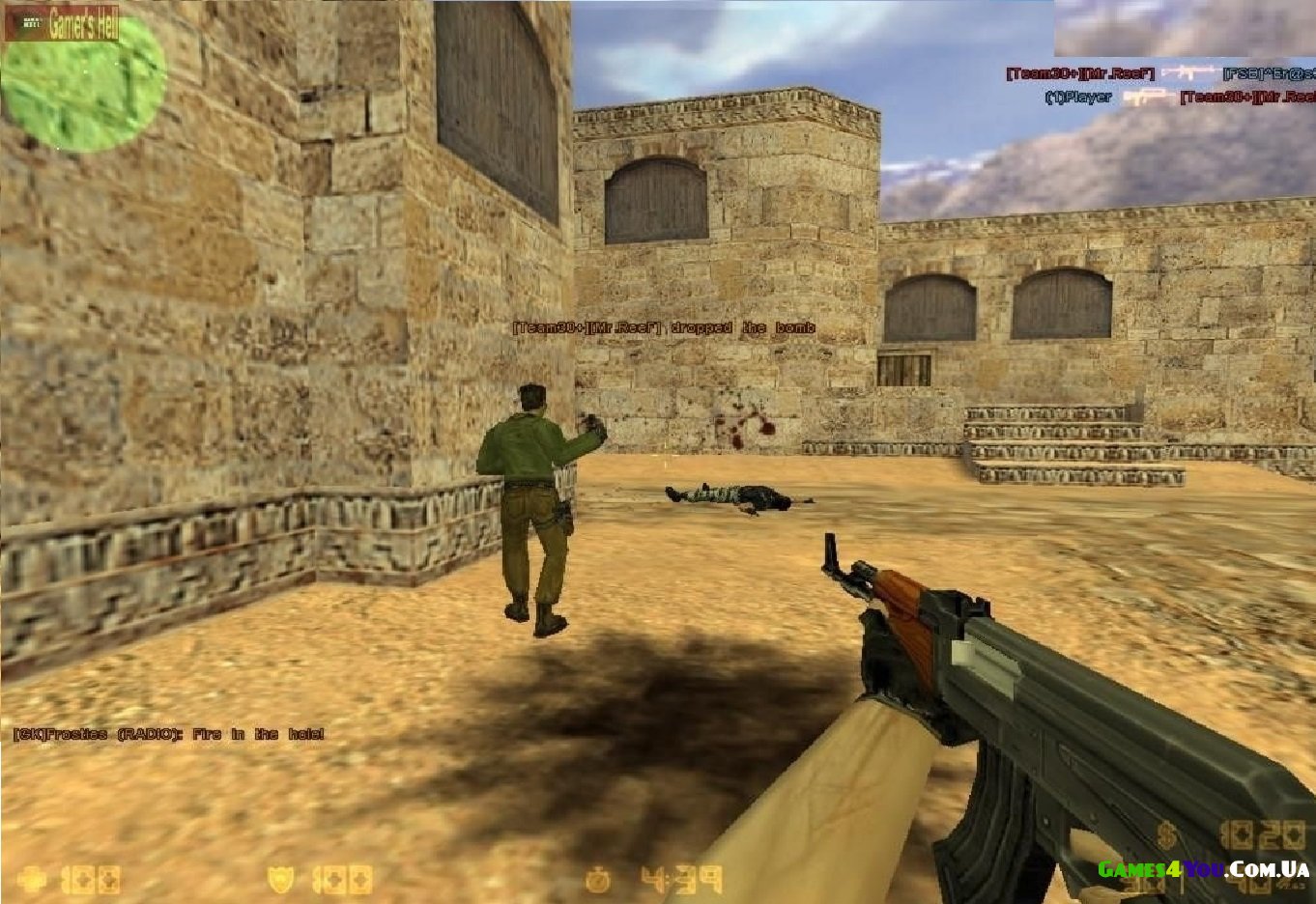This screenshot has width=1316, height=904.
Task: Click the Frosties radio chat message
Action: tap(168, 734)
